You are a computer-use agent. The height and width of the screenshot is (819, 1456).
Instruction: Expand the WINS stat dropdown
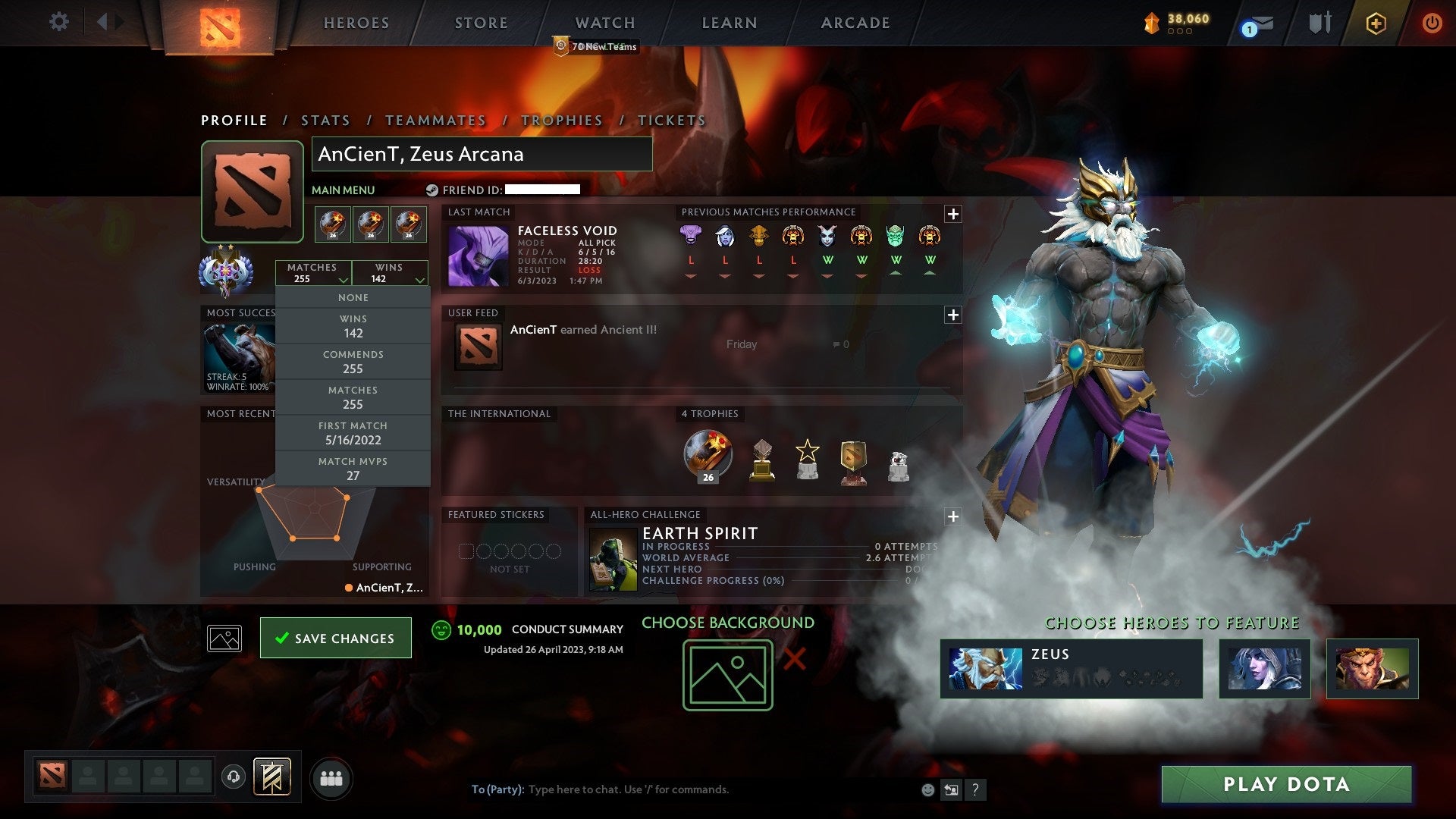tap(390, 273)
